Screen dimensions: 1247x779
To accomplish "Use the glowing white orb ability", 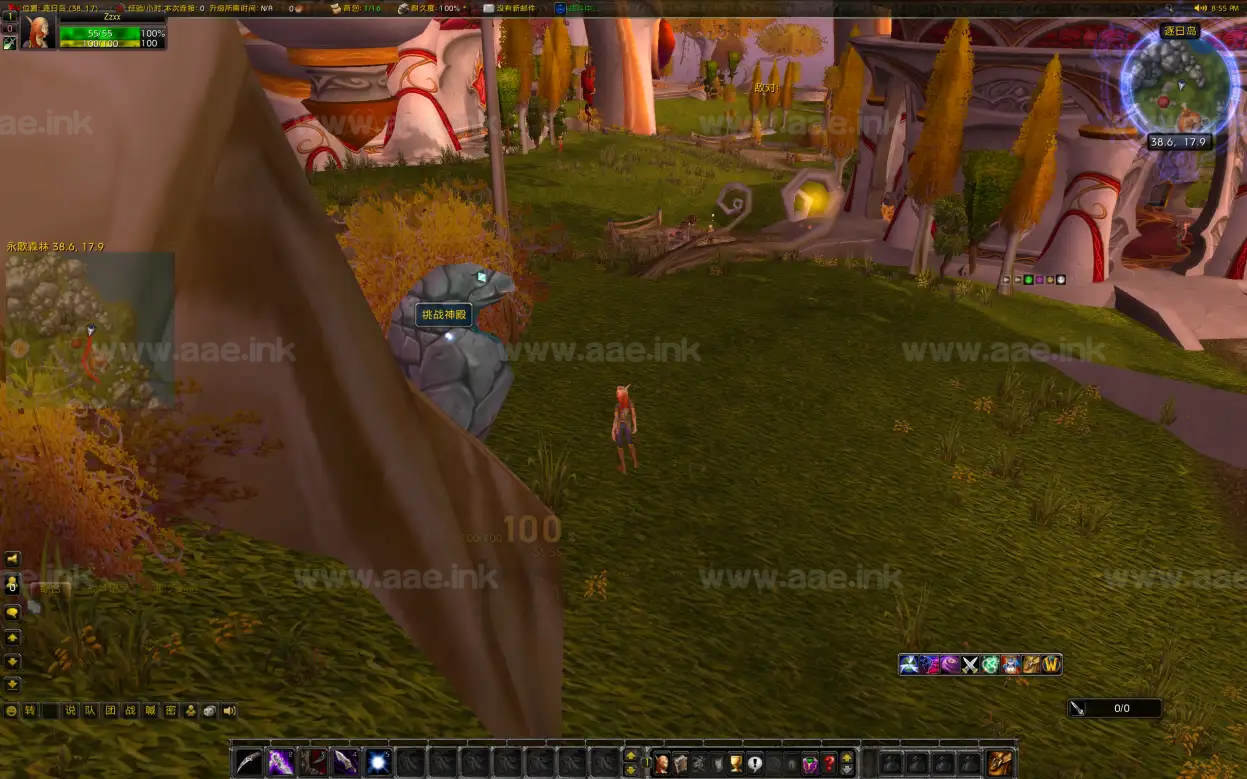I will click(378, 763).
